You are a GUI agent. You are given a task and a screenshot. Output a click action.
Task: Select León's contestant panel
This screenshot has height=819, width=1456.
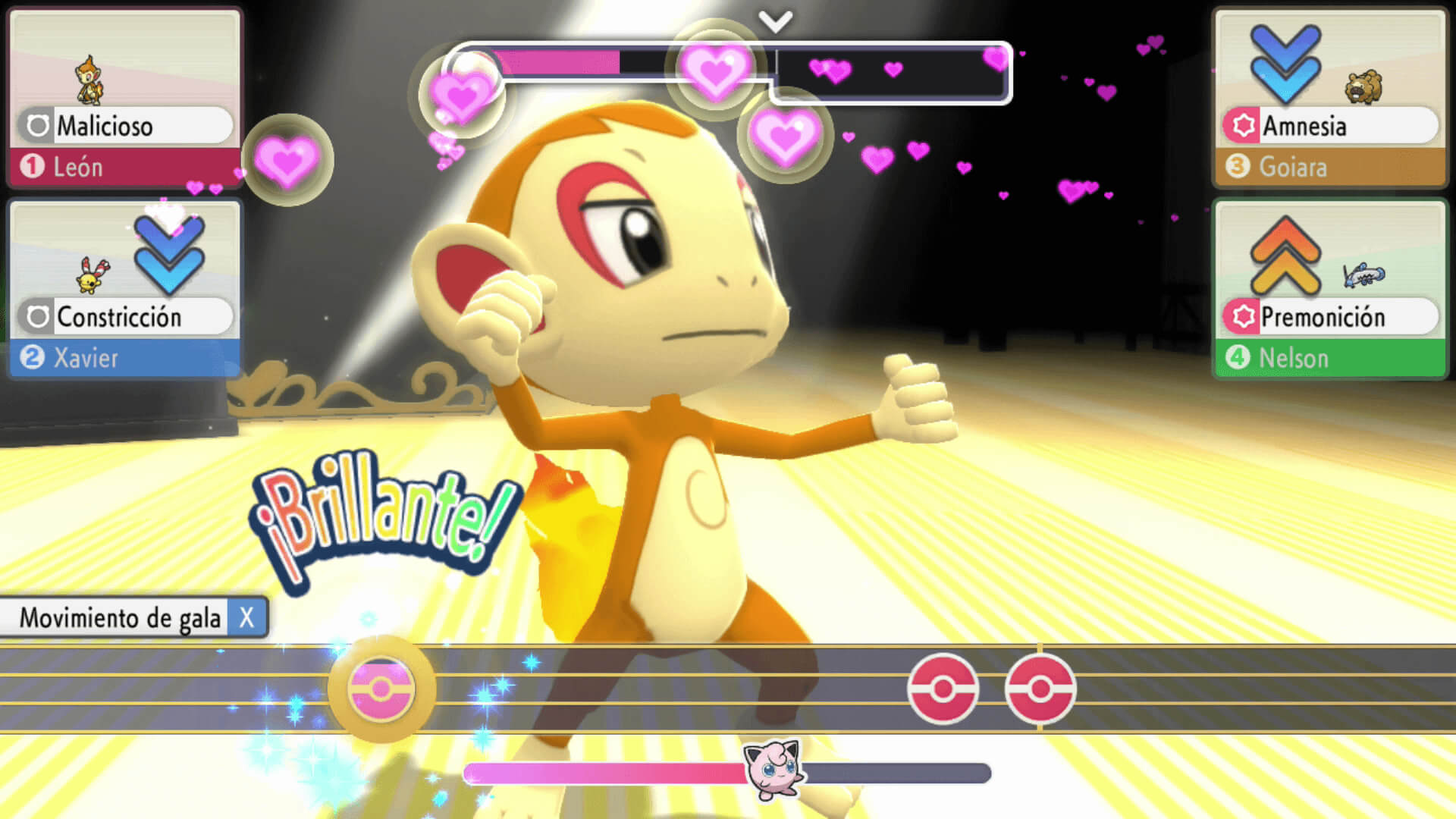124,99
